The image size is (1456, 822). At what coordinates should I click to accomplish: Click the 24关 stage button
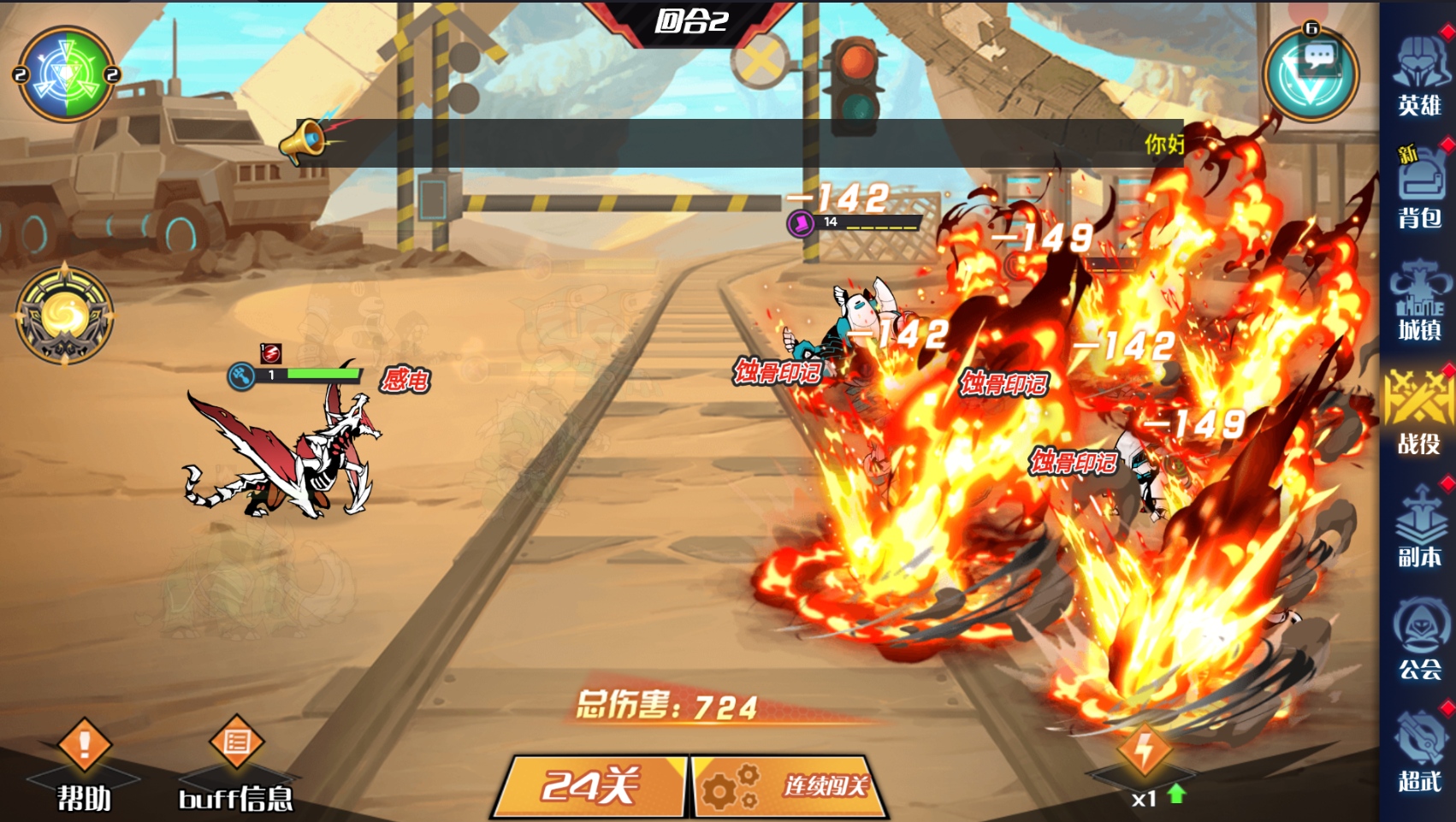coord(590,785)
